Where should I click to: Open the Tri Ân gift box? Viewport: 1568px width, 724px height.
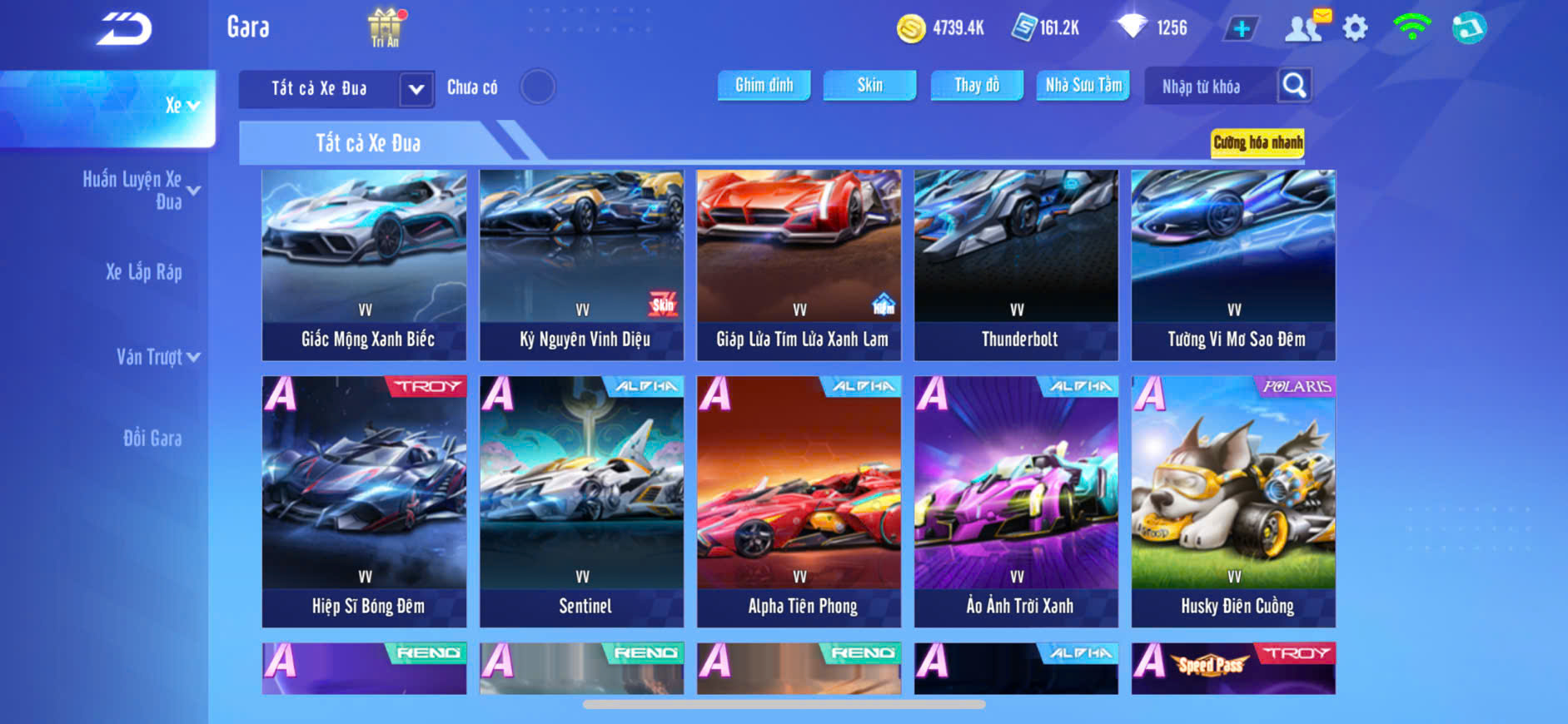coord(385,27)
